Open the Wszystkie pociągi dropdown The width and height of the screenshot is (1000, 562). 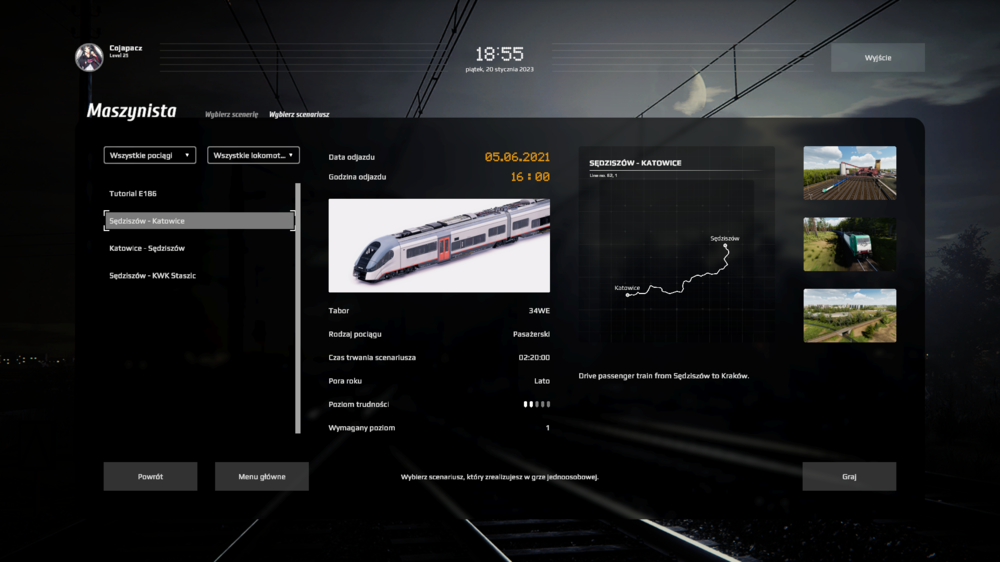click(150, 155)
